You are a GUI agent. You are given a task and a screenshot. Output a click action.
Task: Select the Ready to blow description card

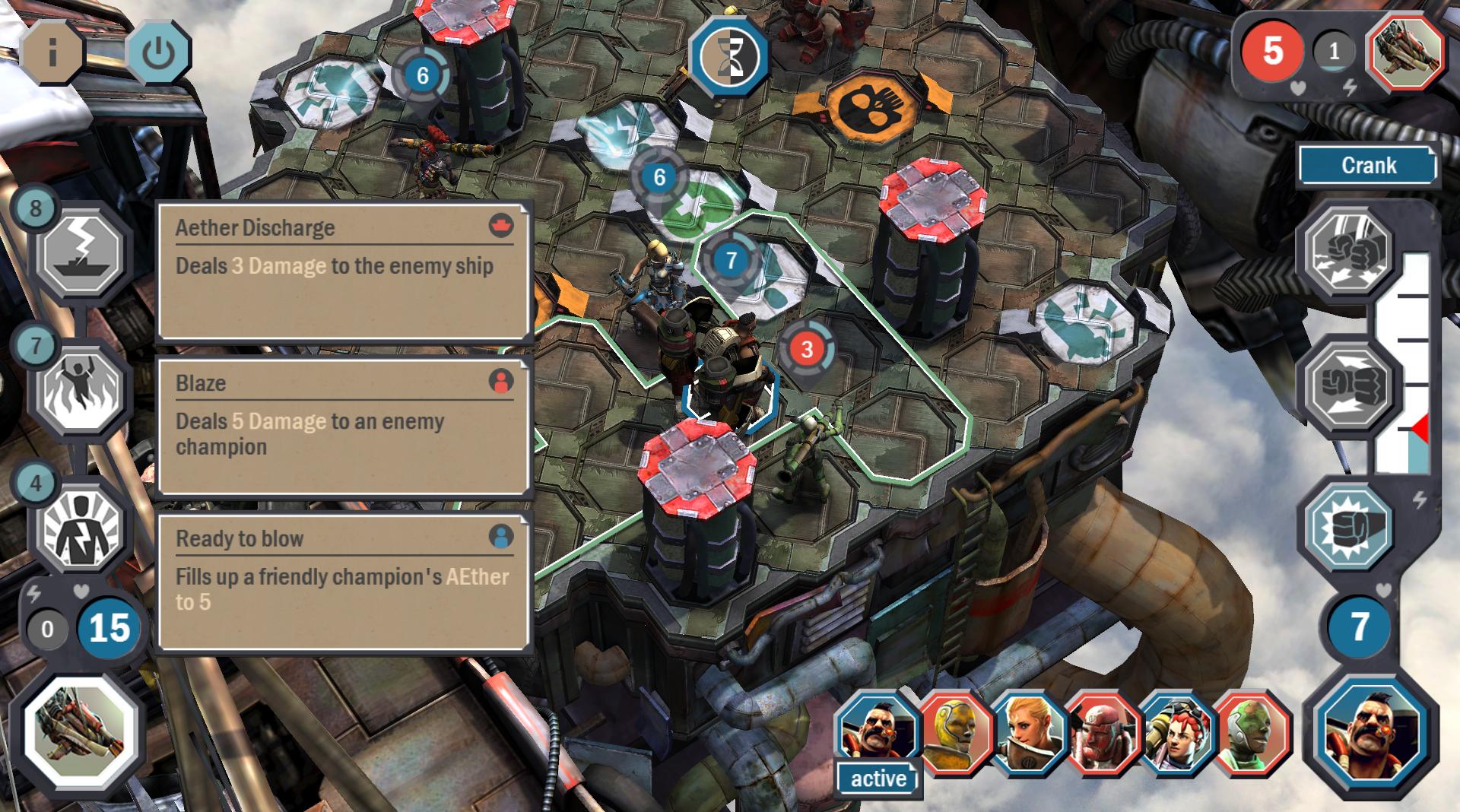343,582
